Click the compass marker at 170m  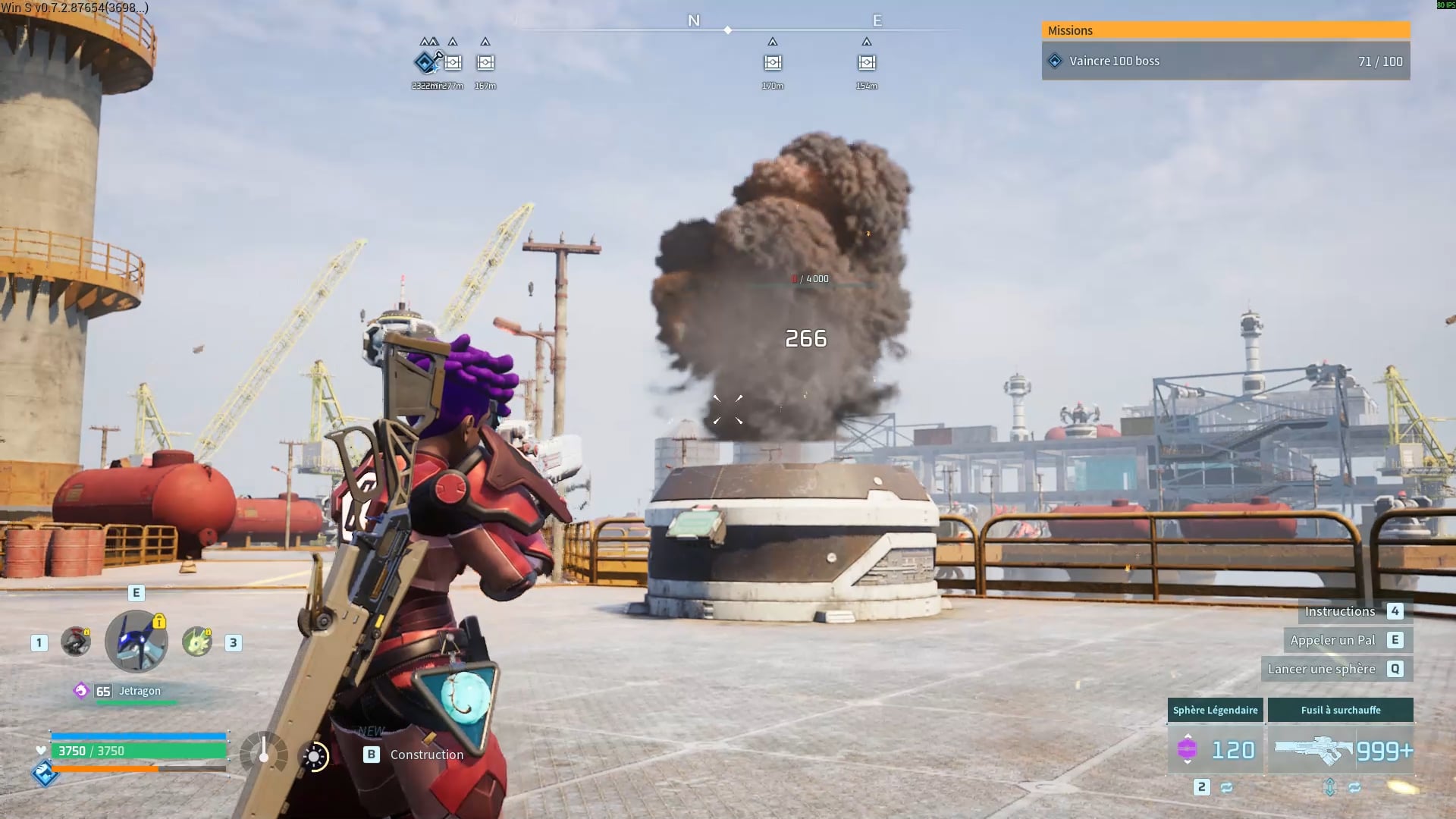point(773,62)
